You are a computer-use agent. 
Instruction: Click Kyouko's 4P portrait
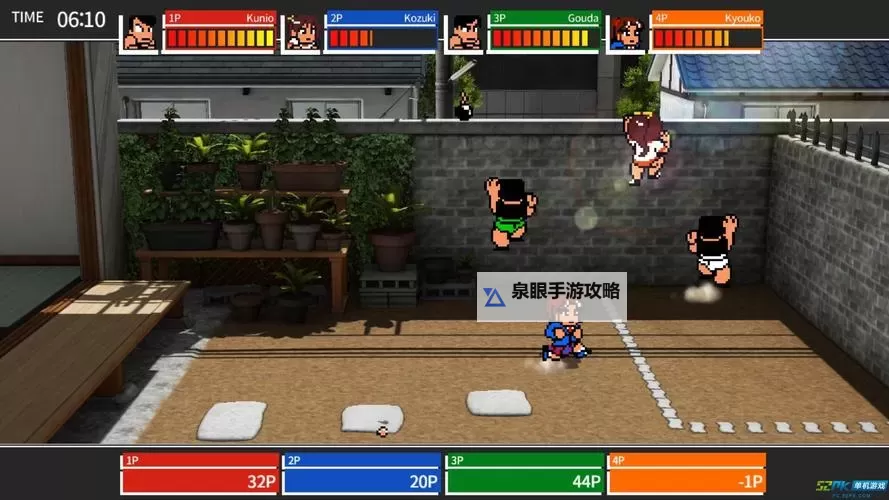[627, 32]
